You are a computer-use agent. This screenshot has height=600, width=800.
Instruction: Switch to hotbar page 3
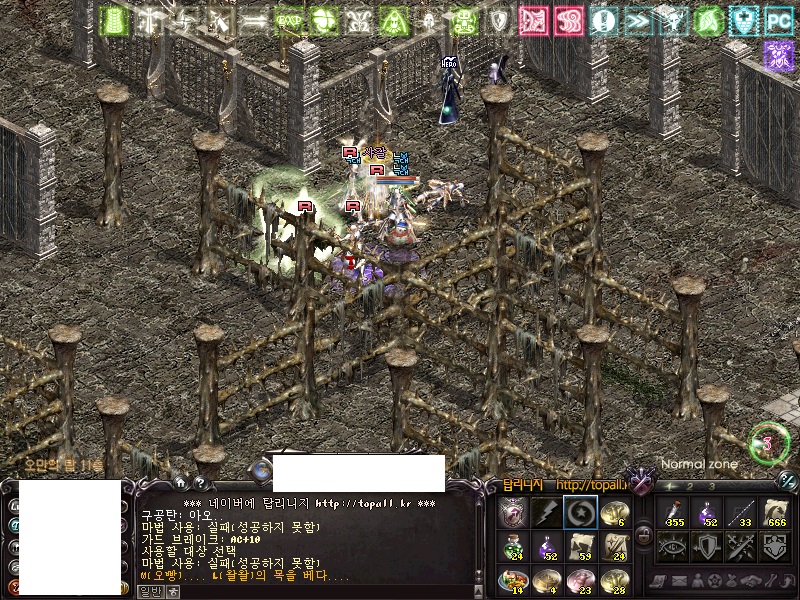pos(711,486)
